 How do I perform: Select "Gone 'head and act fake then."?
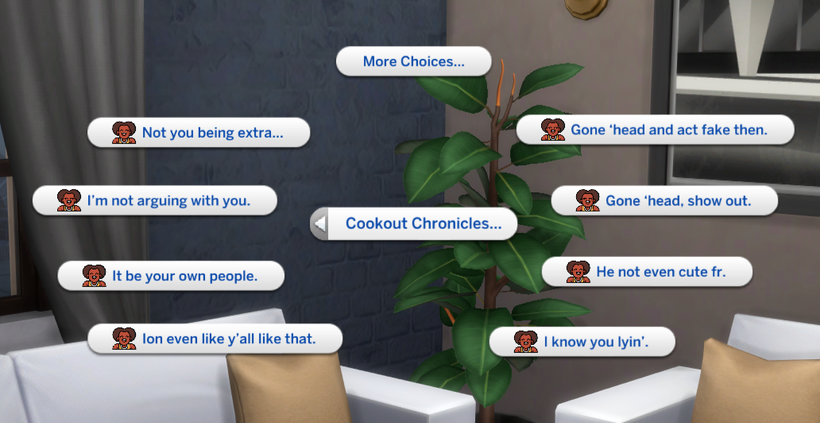tap(655, 130)
